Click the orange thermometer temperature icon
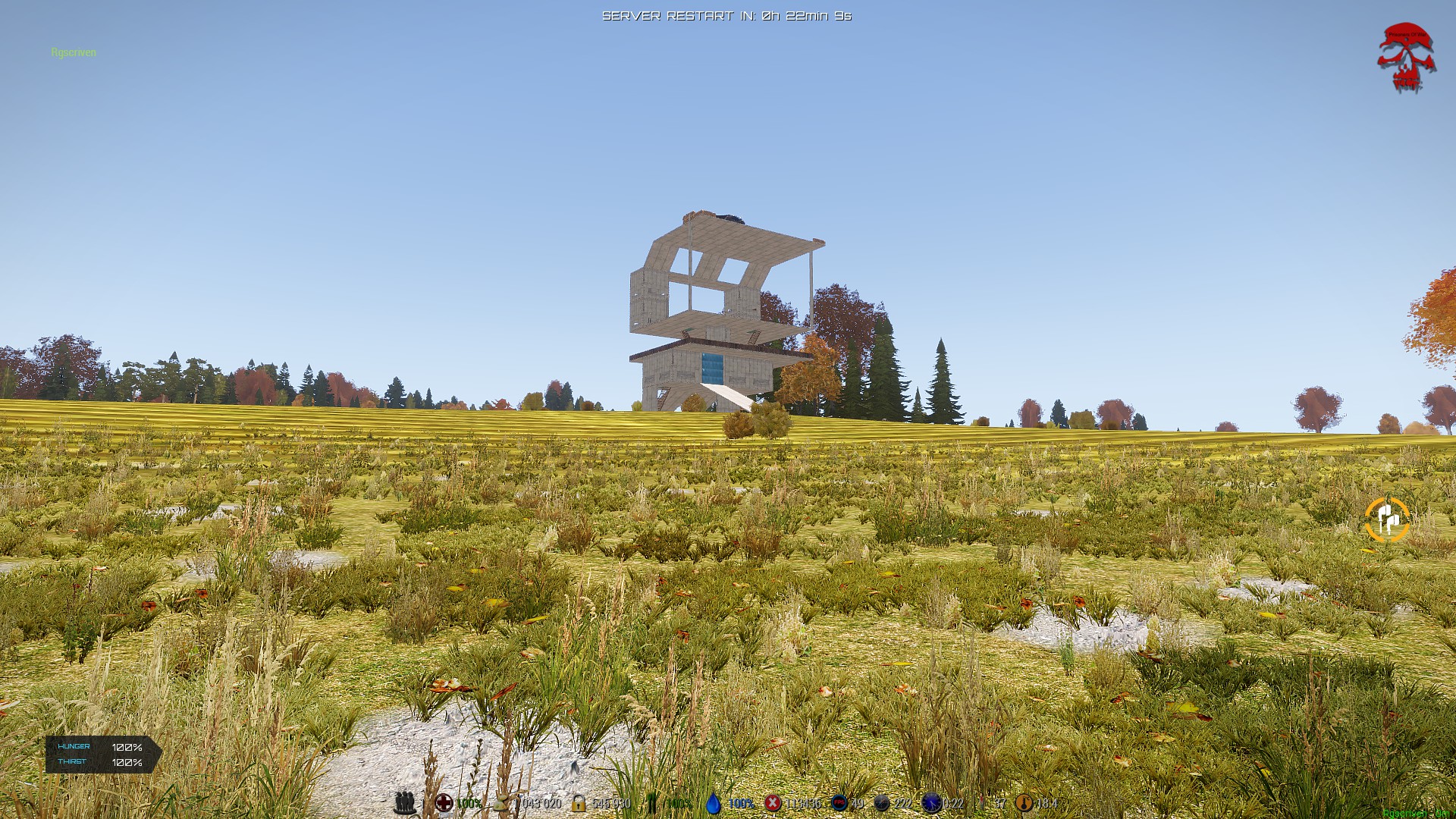The image size is (1456, 819). point(1024,802)
